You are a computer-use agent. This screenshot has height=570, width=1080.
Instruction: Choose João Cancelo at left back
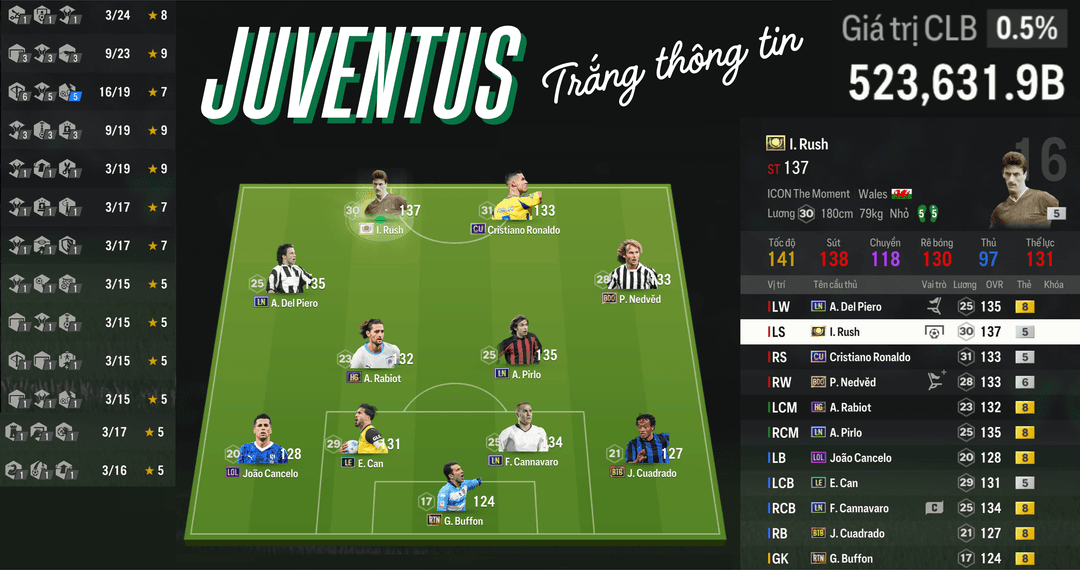coord(263,446)
